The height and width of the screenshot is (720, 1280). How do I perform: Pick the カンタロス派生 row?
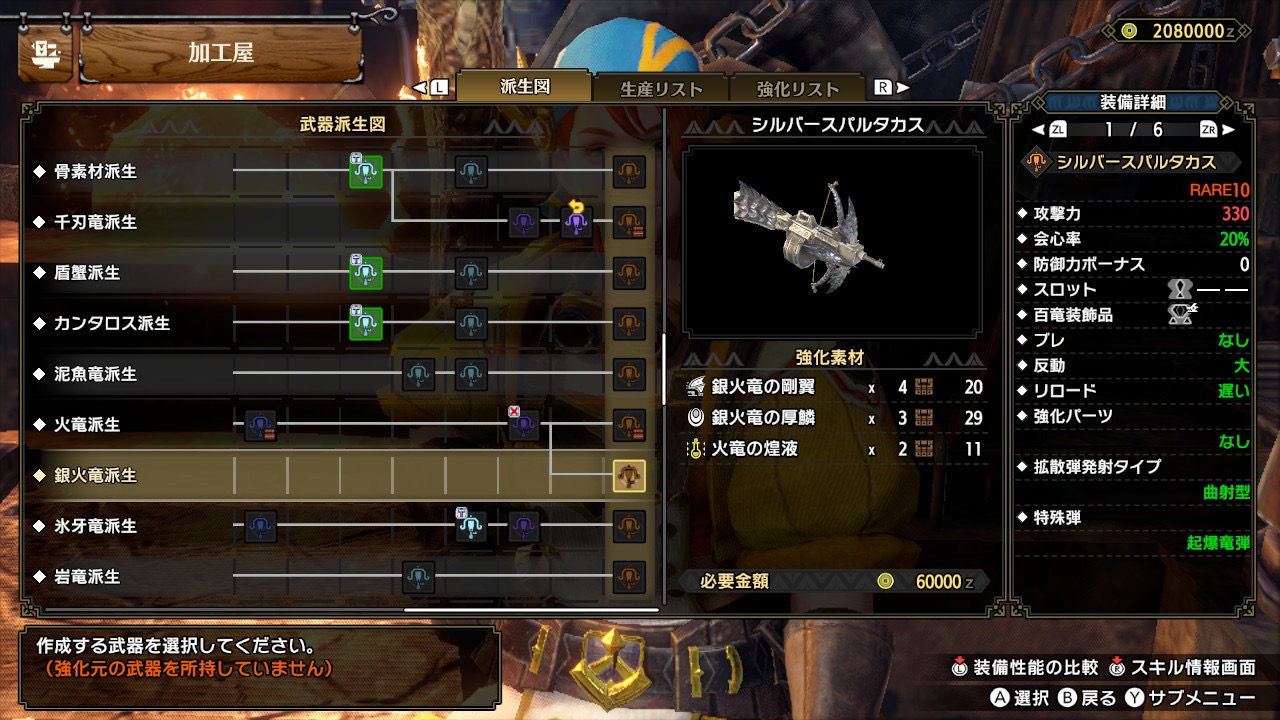pos(112,324)
